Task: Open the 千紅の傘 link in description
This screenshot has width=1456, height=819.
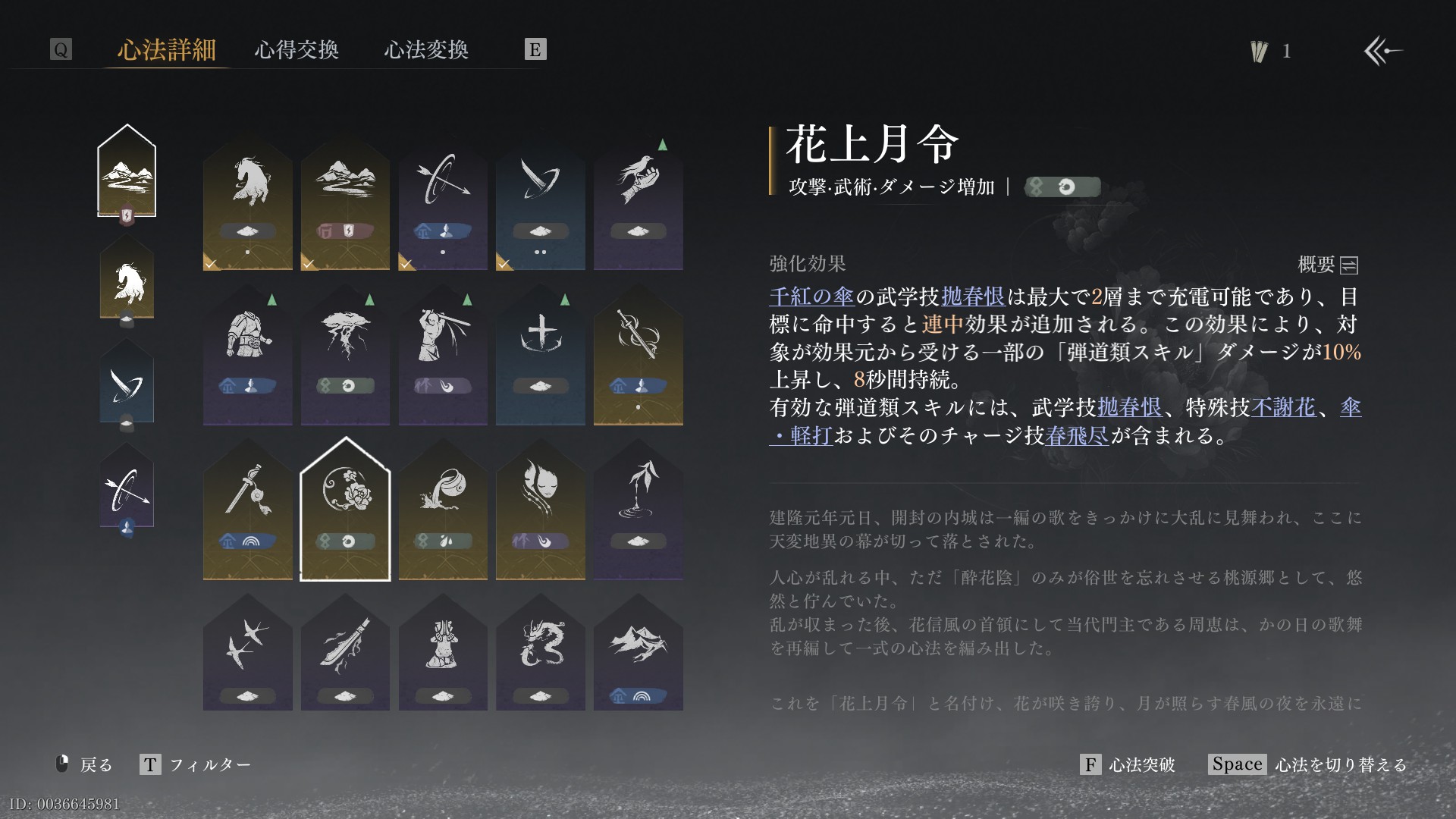Action: pyautogui.click(x=811, y=297)
